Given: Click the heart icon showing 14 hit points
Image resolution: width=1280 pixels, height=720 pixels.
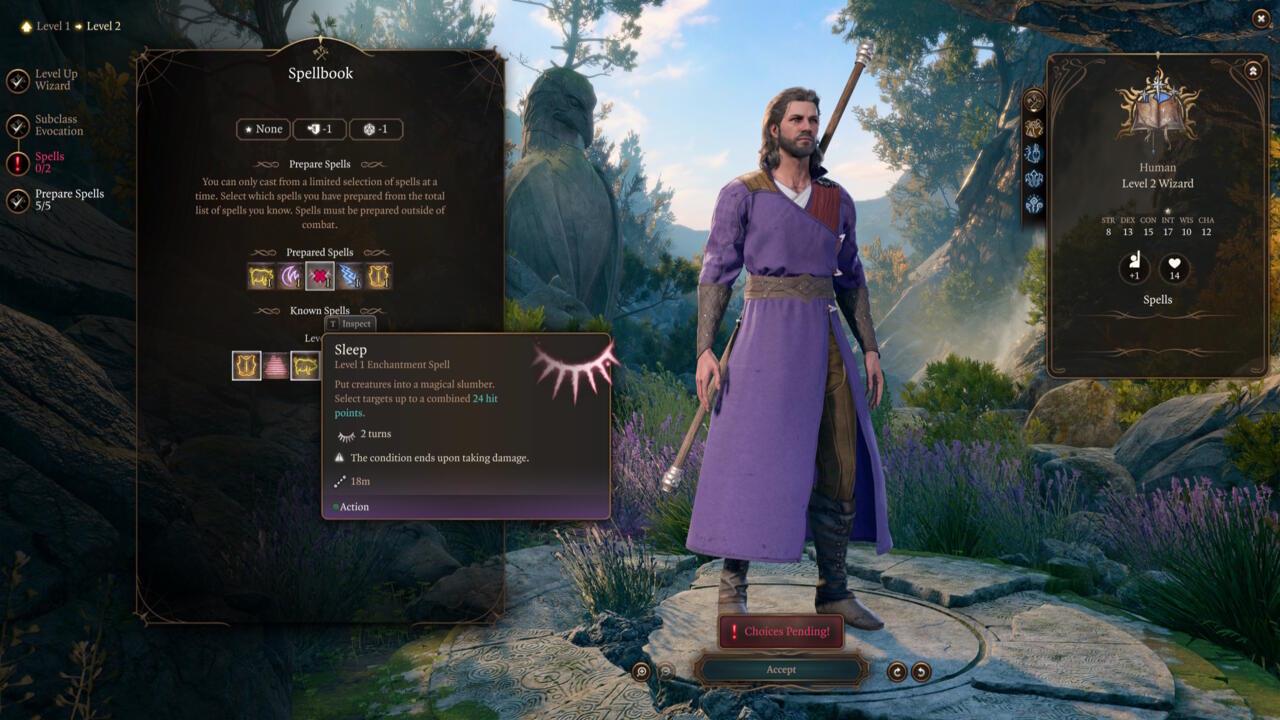Looking at the screenshot, I should (1174, 268).
